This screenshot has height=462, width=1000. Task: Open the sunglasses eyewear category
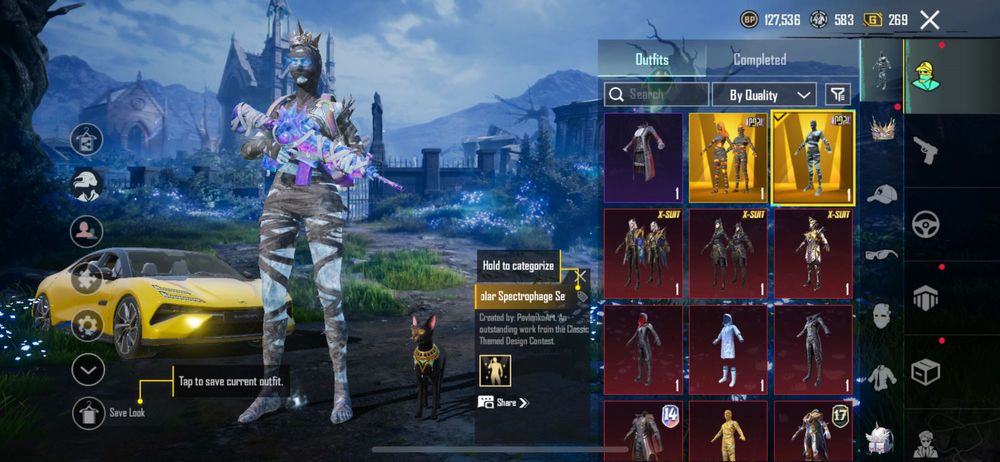coord(882,254)
